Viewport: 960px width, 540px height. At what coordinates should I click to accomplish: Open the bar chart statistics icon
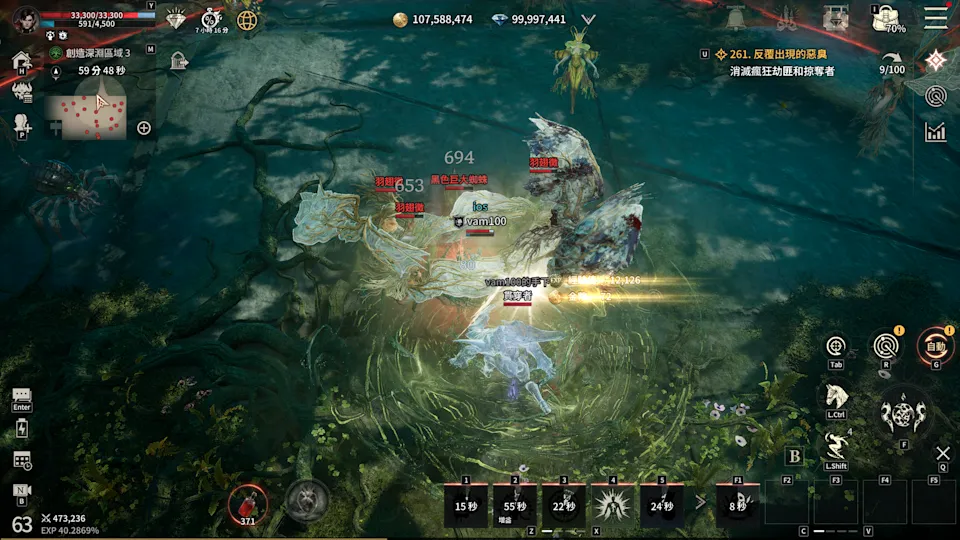(936, 132)
